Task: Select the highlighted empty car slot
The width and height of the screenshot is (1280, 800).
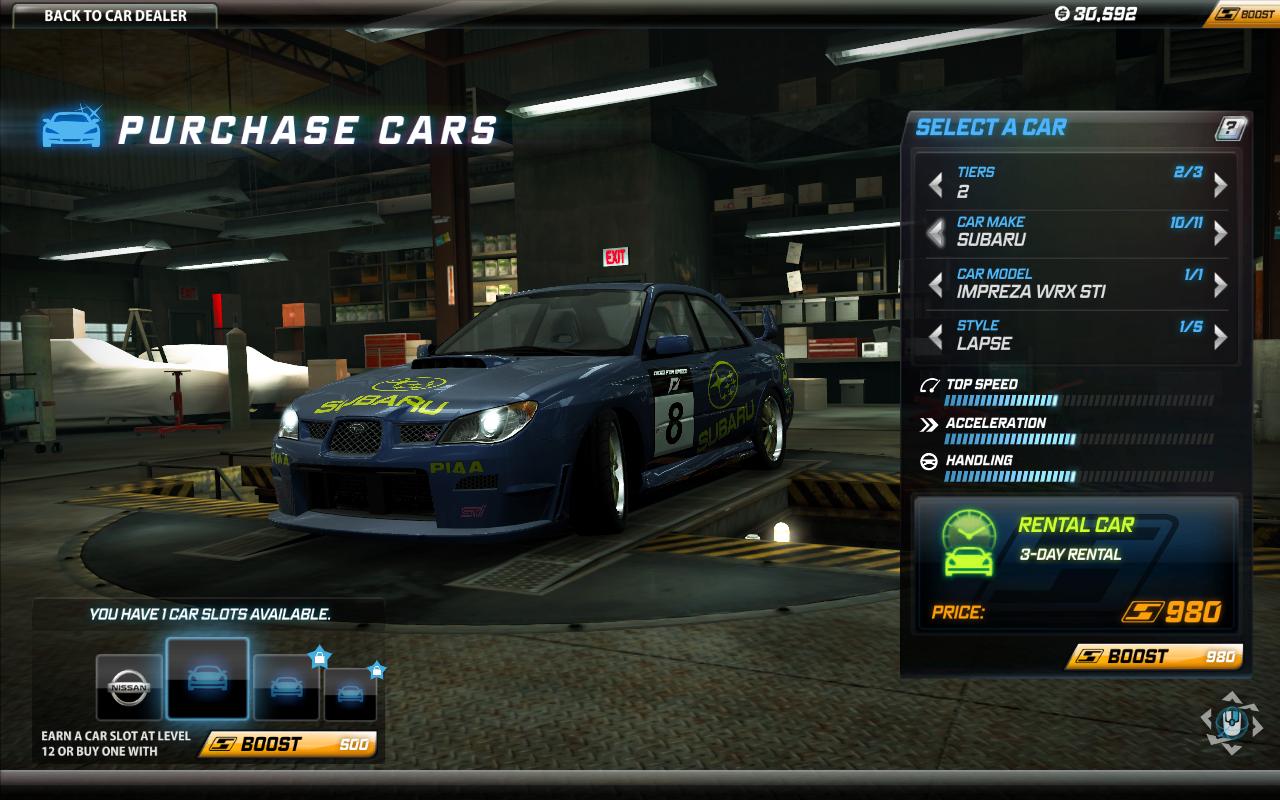Action: coord(207,678)
